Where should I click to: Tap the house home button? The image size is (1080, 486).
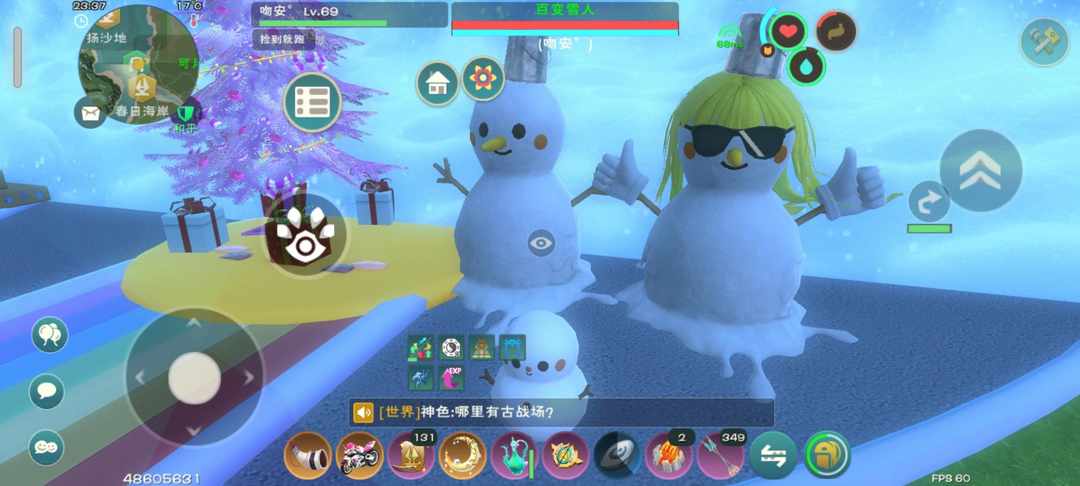[x=438, y=83]
